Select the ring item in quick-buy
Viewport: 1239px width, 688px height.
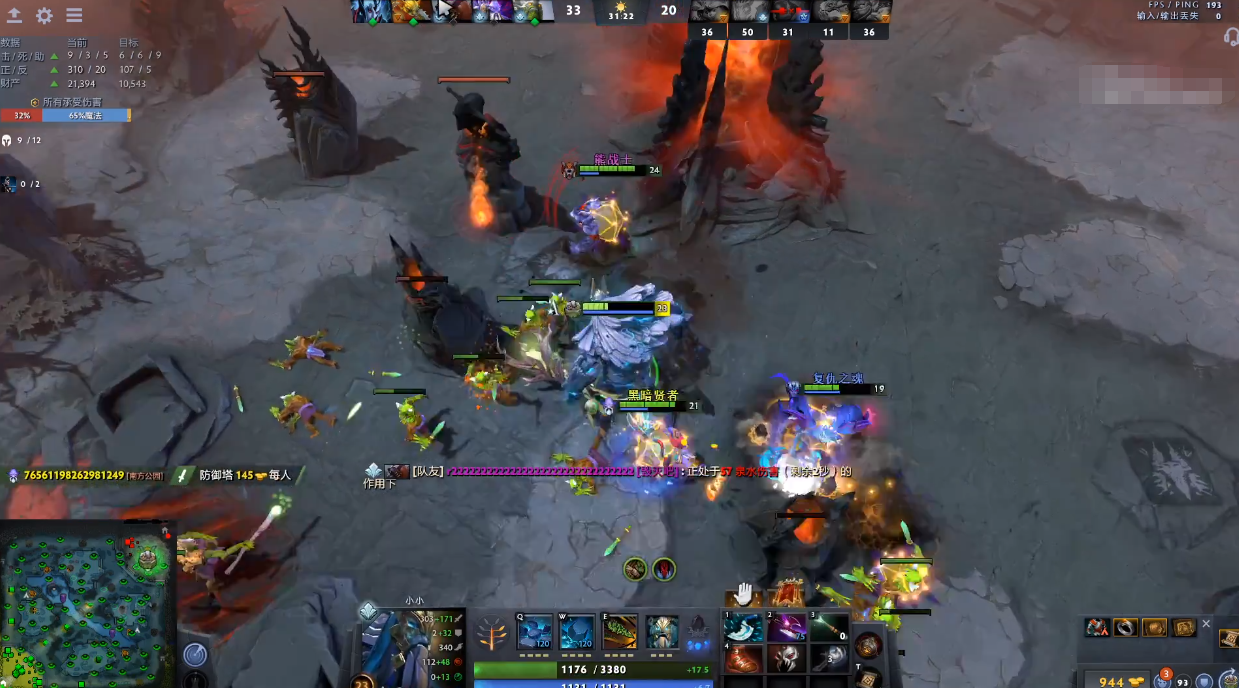pos(1126,628)
